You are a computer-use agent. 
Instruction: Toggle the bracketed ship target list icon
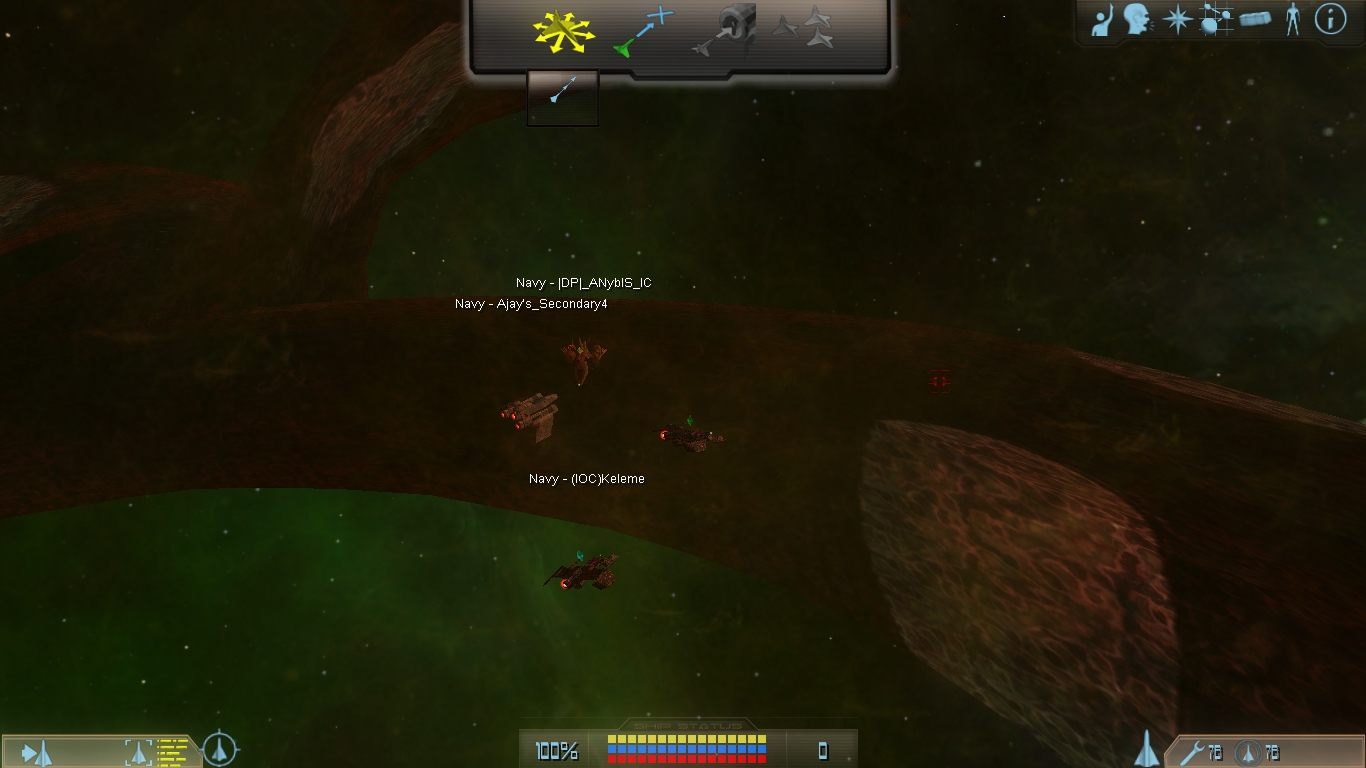click(136, 752)
